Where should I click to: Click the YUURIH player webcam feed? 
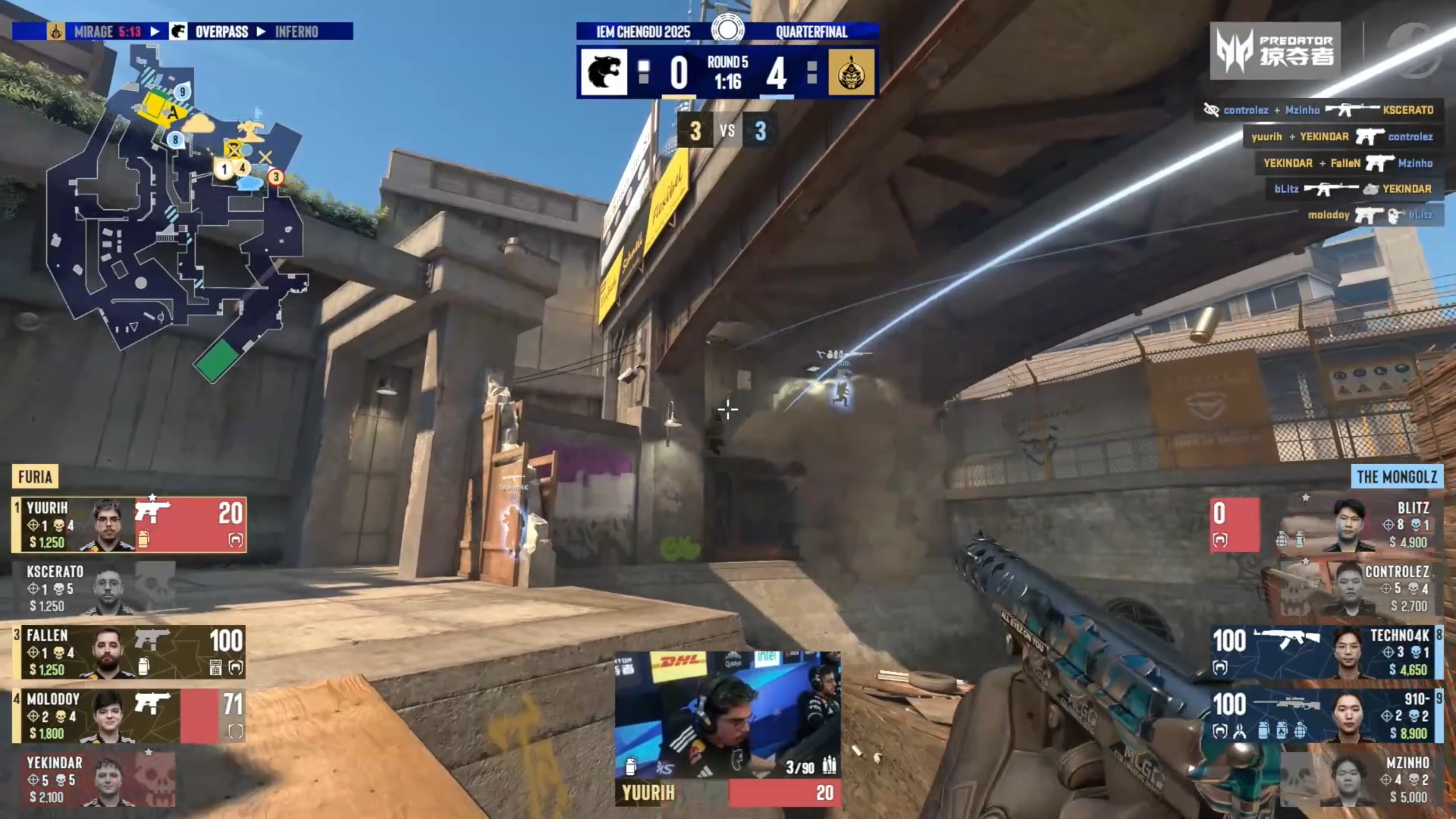pyautogui.click(x=727, y=715)
